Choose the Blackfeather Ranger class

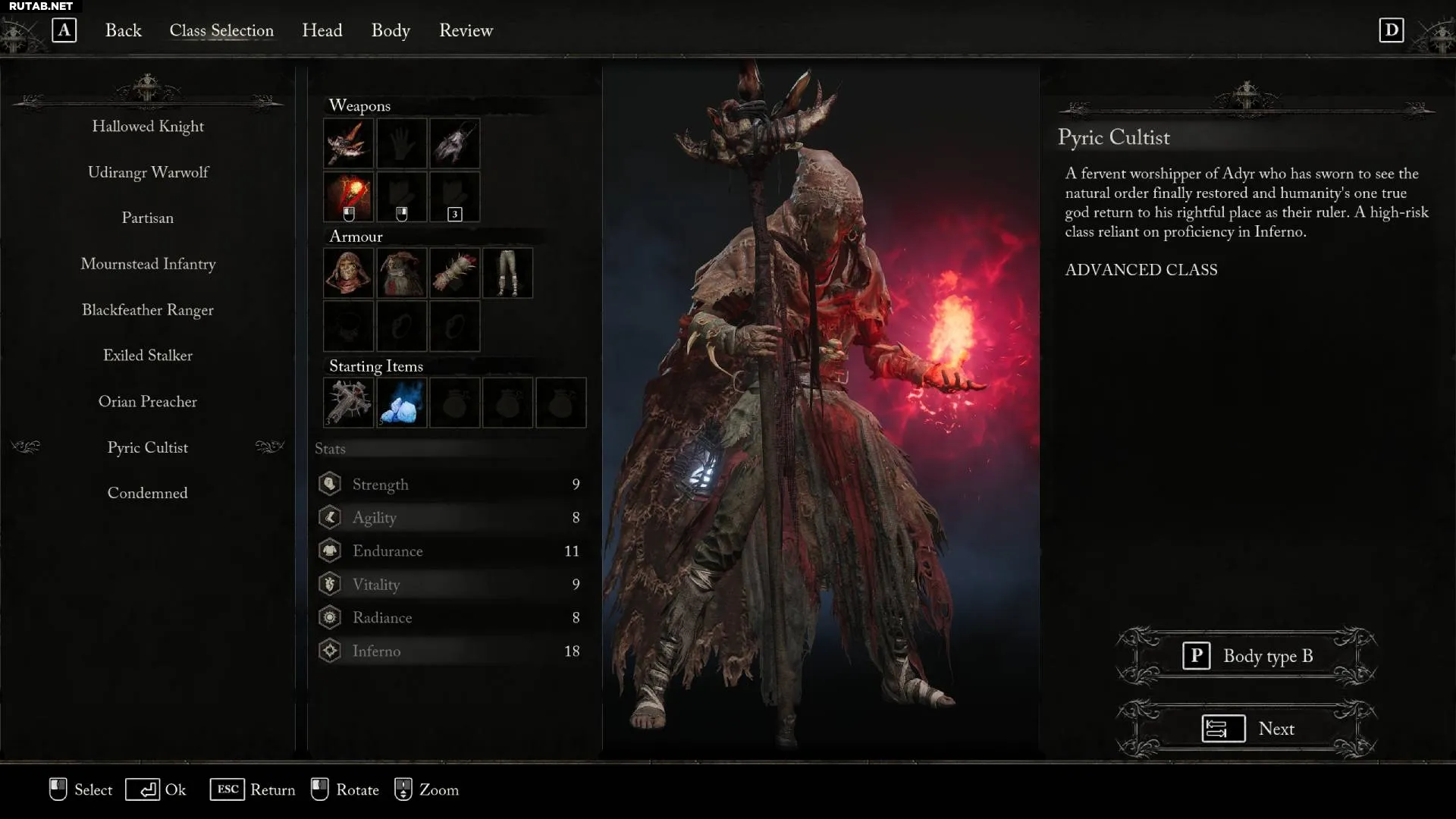(148, 310)
